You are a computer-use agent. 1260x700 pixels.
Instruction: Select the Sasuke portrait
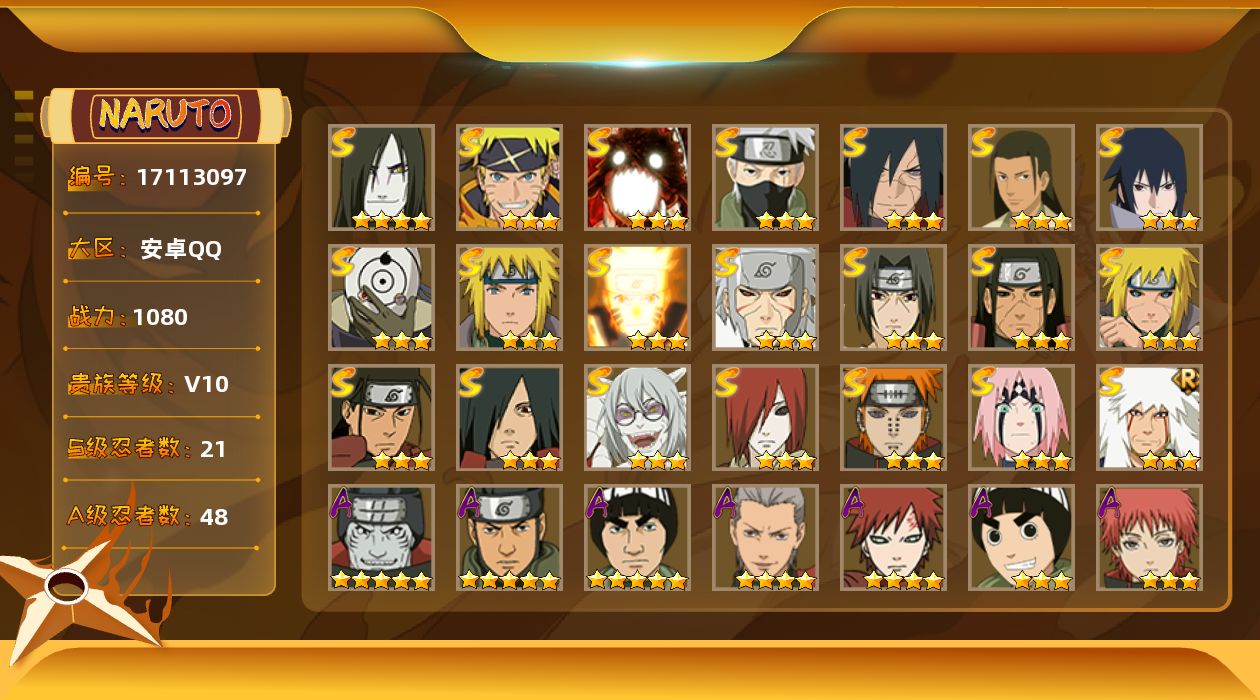(1149, 177)
